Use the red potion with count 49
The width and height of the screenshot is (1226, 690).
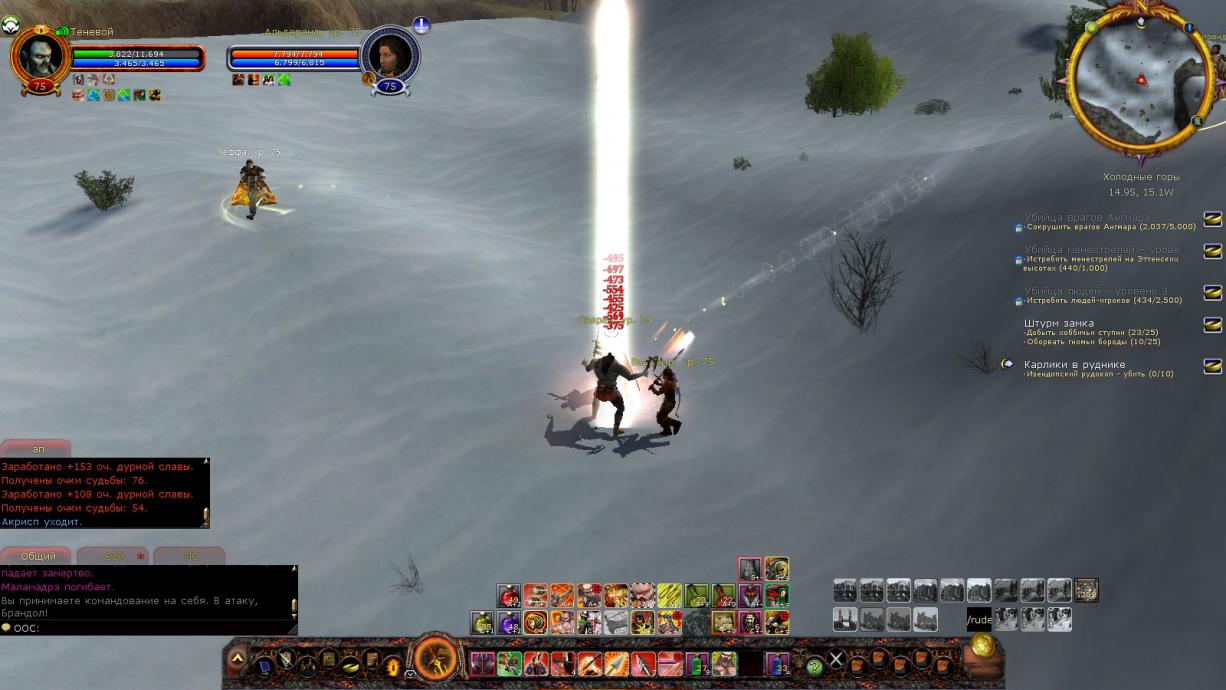click(509, 597)
